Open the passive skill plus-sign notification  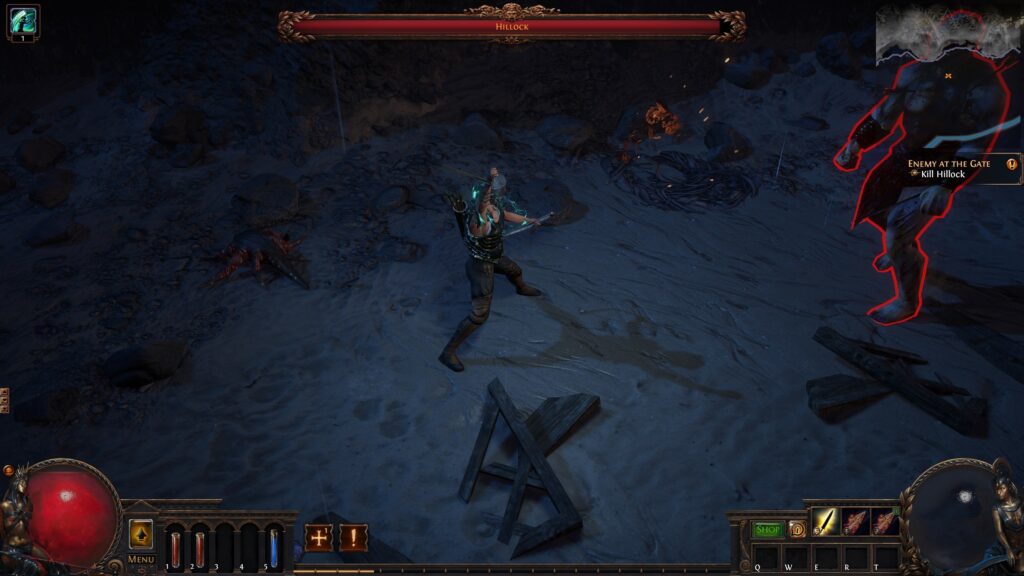point(319,538)
